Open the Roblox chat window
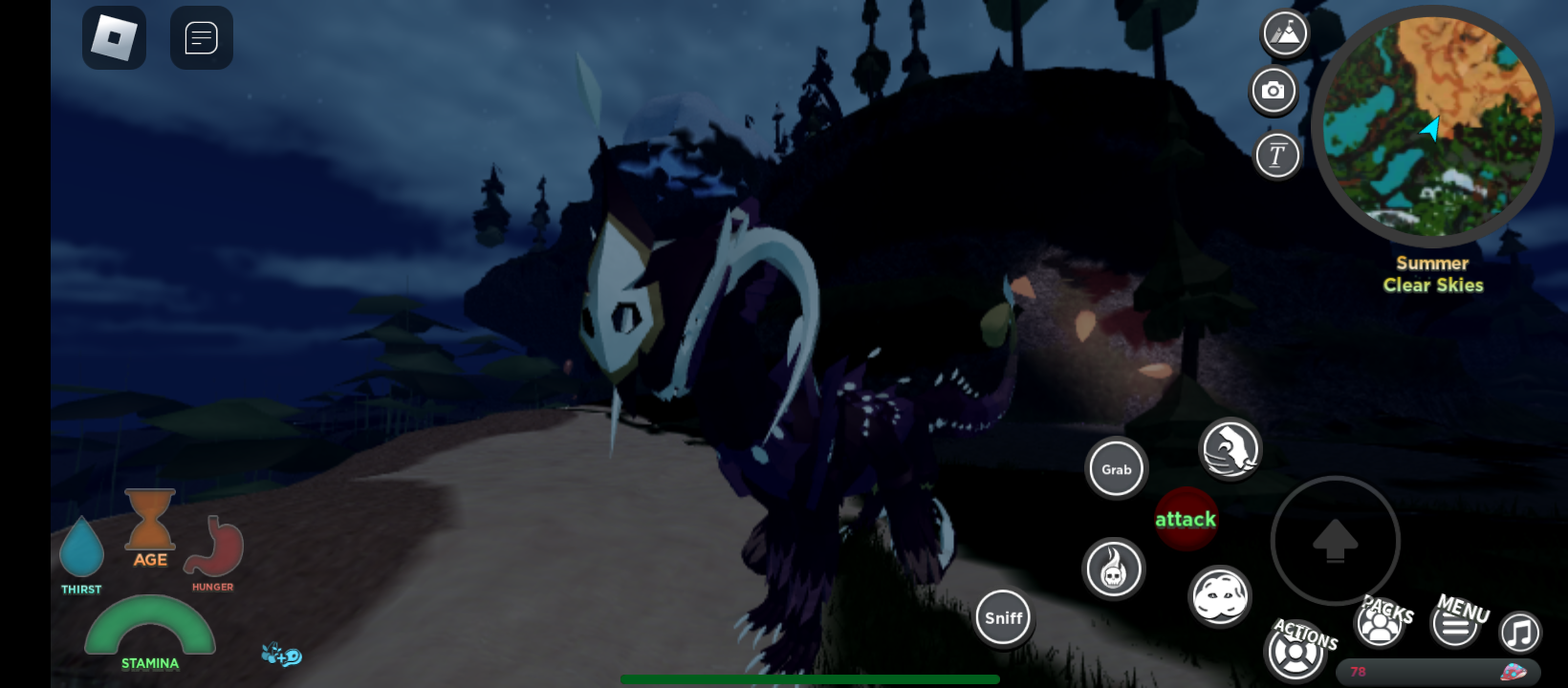Image resolution: width=1568 pixels, height=688 pixels. [201, 38]
